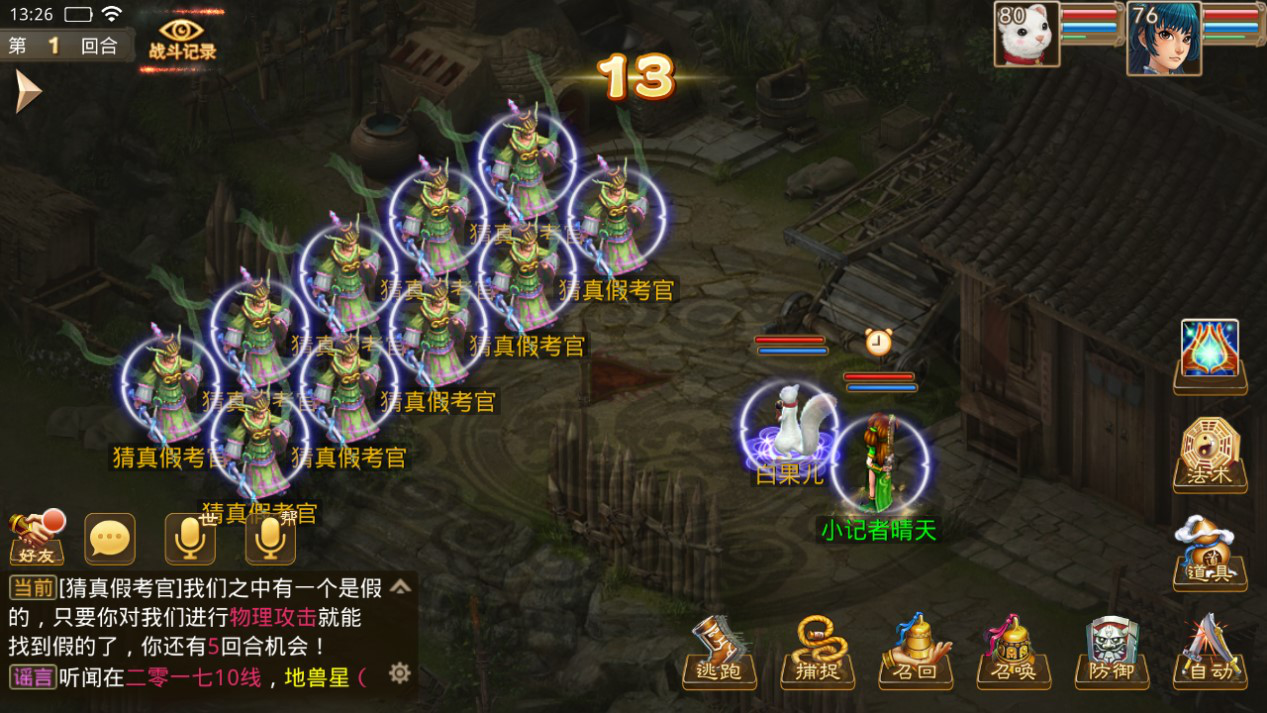
Task: Open the chat speech bubble button
Action: tap(109, 539)
